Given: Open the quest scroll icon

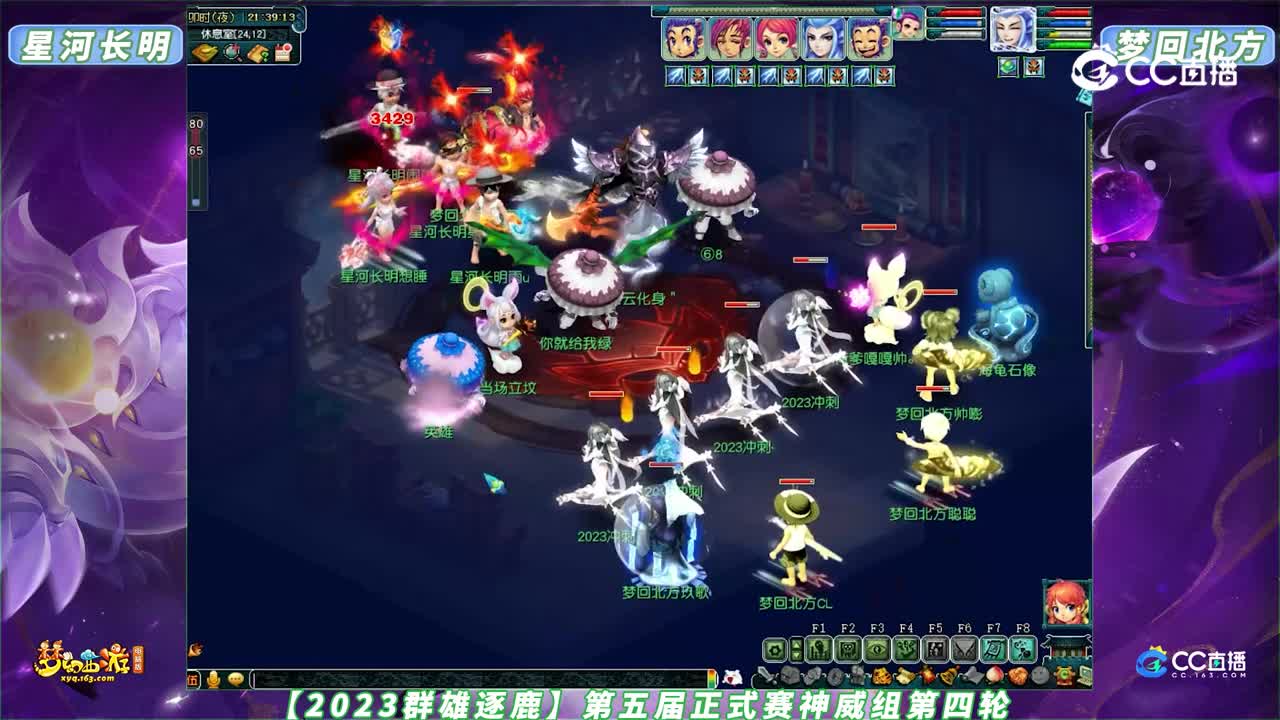Looking at the screenshot, I should (257, 52).
